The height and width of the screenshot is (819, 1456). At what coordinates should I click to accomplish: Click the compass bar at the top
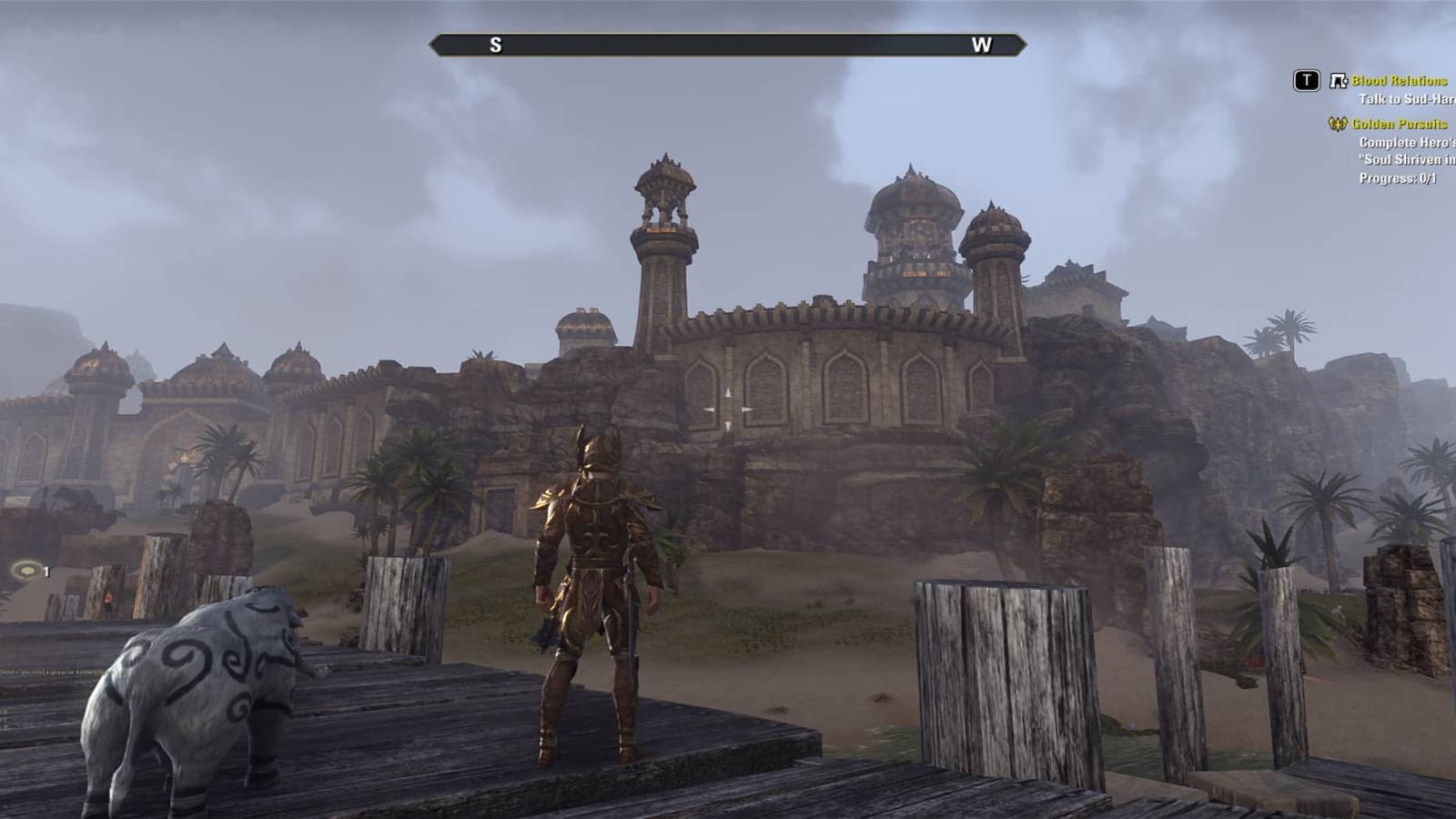point(728,42)
